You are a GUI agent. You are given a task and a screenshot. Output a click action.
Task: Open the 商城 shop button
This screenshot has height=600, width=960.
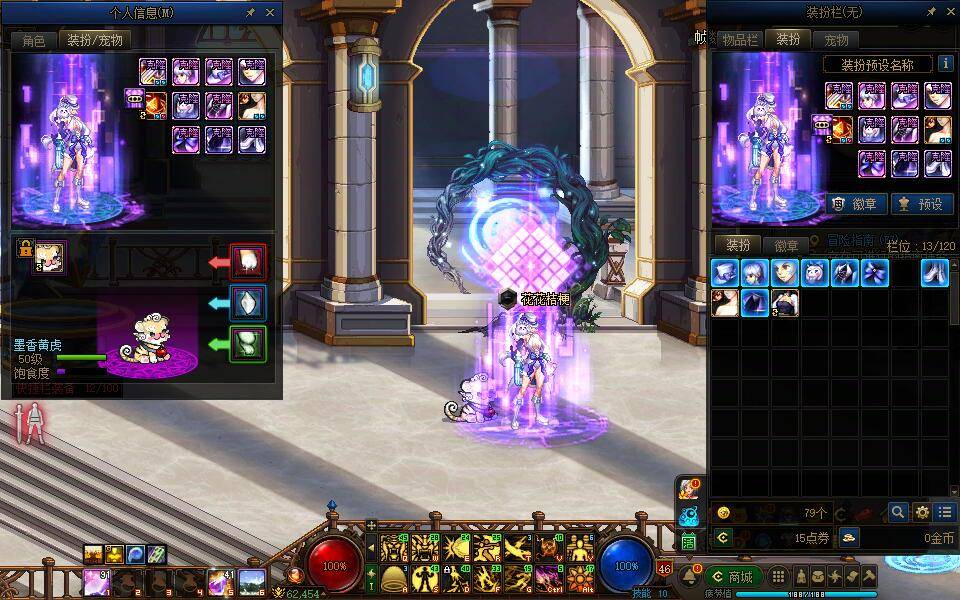732,576
